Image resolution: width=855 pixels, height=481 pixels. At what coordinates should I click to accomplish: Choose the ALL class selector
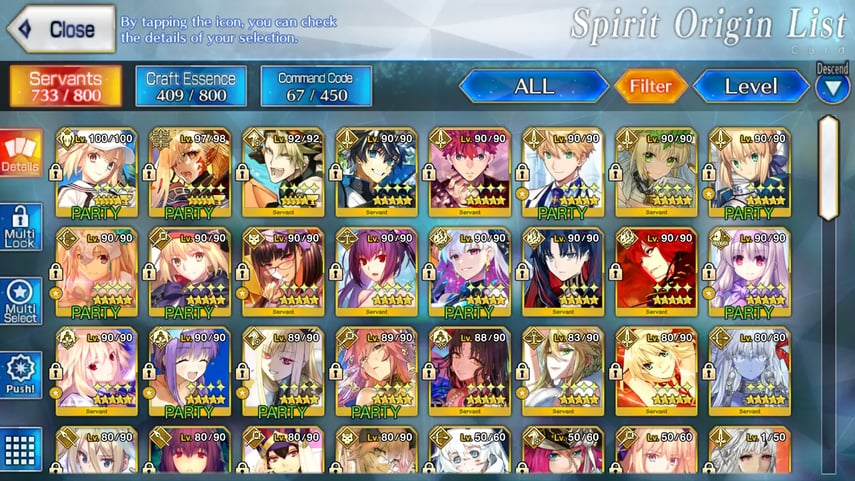[534, 86]
